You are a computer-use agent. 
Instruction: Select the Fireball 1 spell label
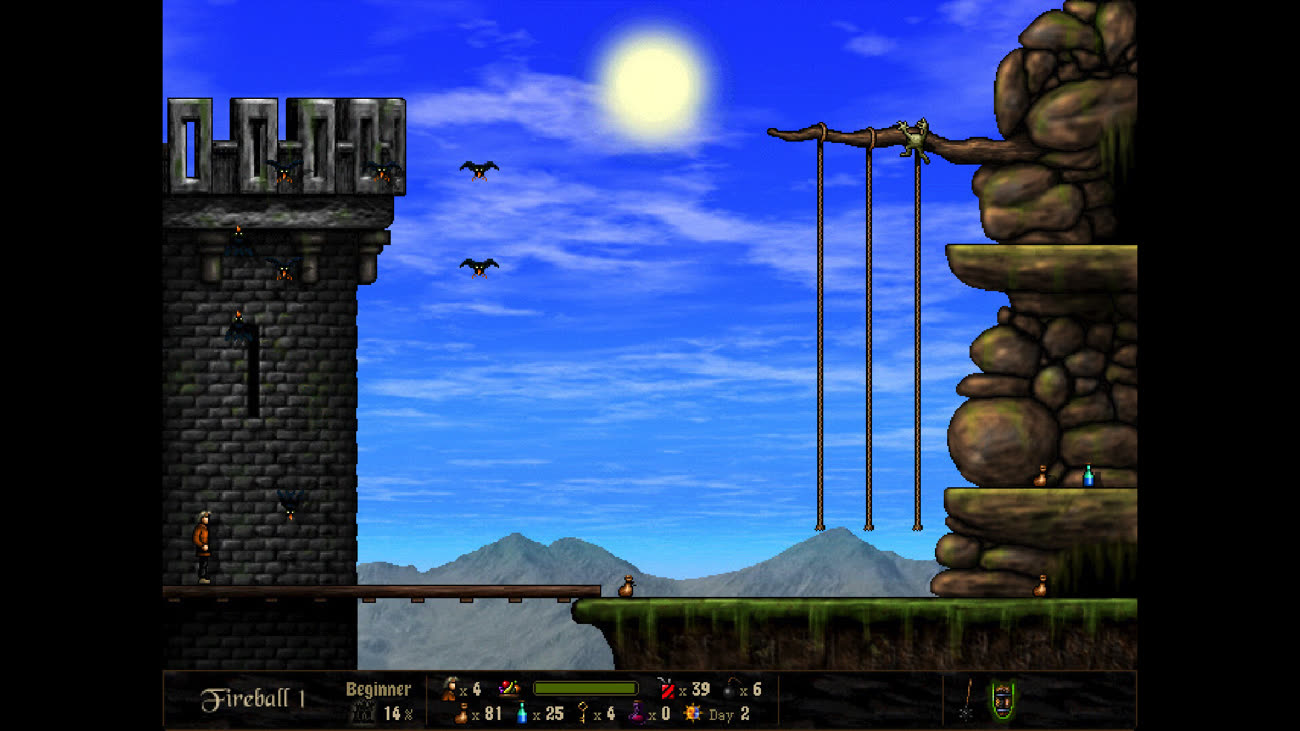(x=252, y=698)
